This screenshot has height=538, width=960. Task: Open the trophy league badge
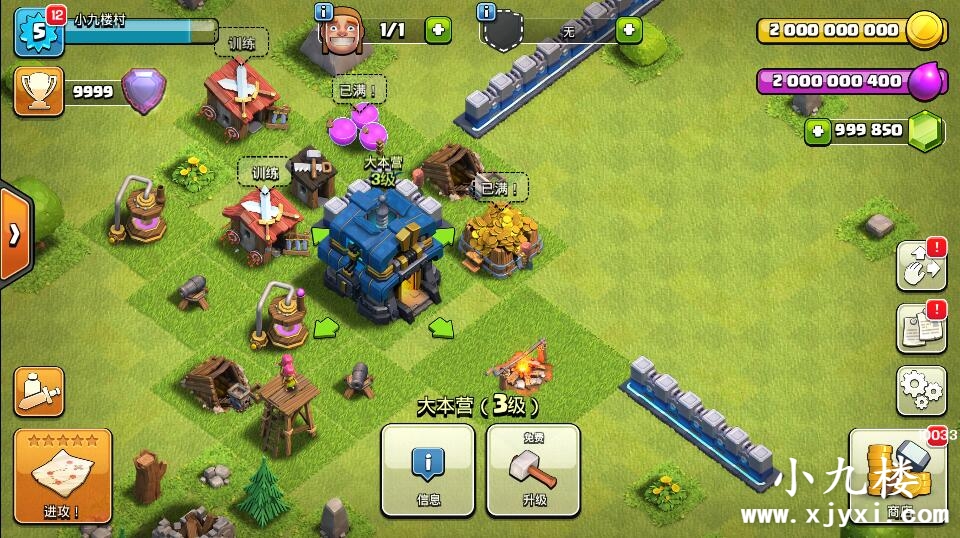point(38,91)
